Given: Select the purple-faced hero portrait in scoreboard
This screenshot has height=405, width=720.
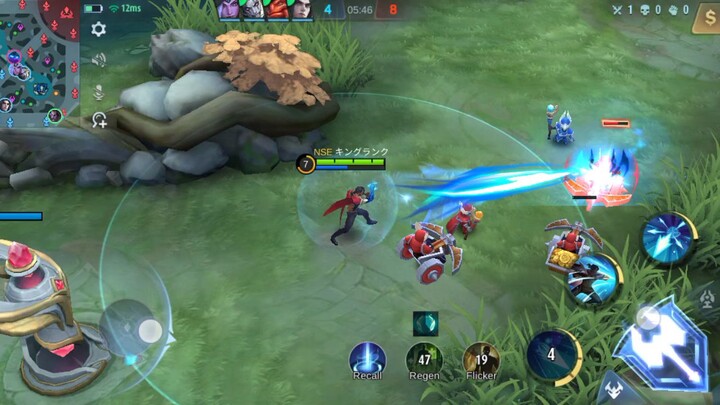Looking at the screenshot, I should click(x=229, y=10).
